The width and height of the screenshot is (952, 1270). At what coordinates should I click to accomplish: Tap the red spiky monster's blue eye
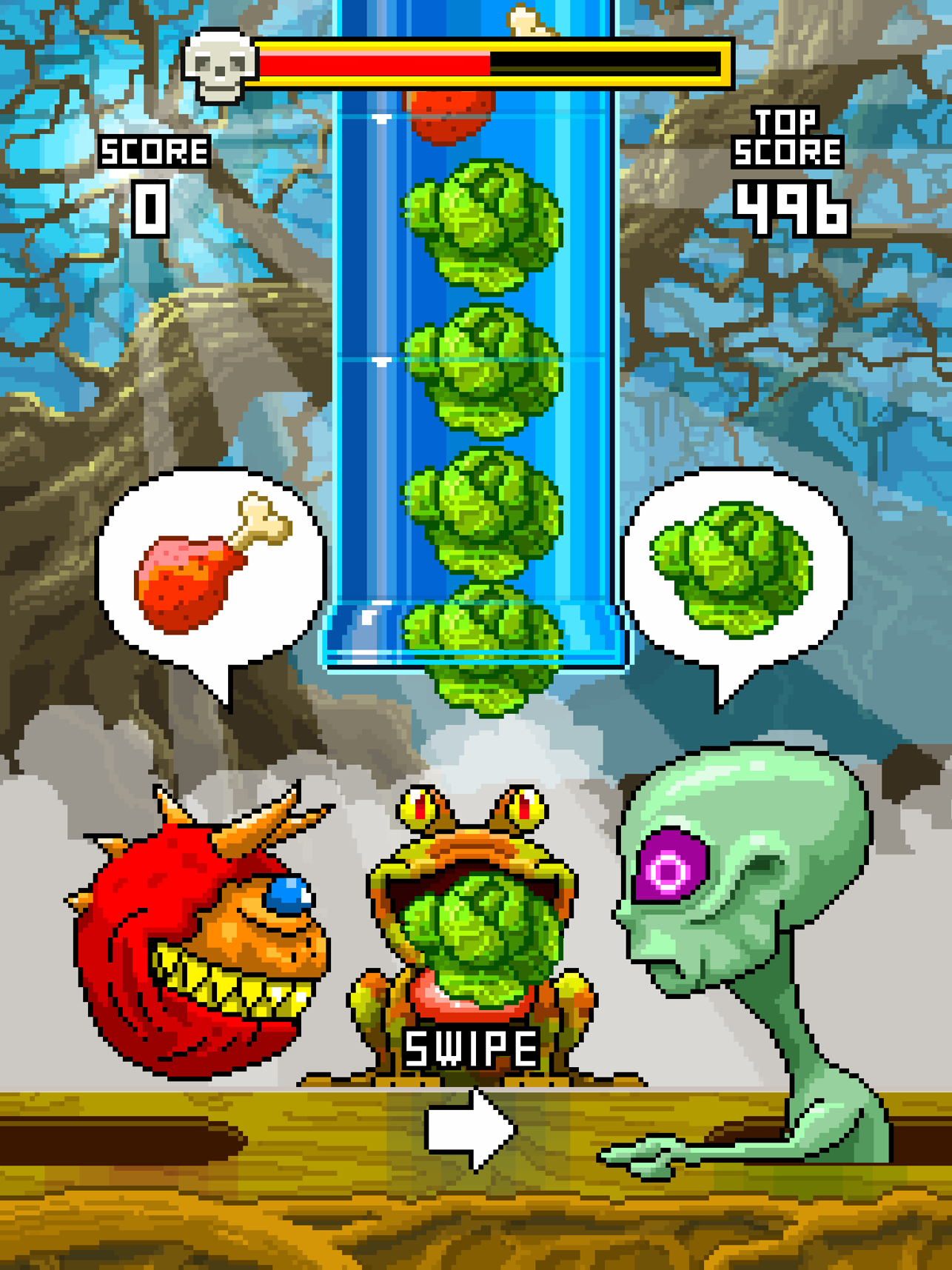(290, 895)
